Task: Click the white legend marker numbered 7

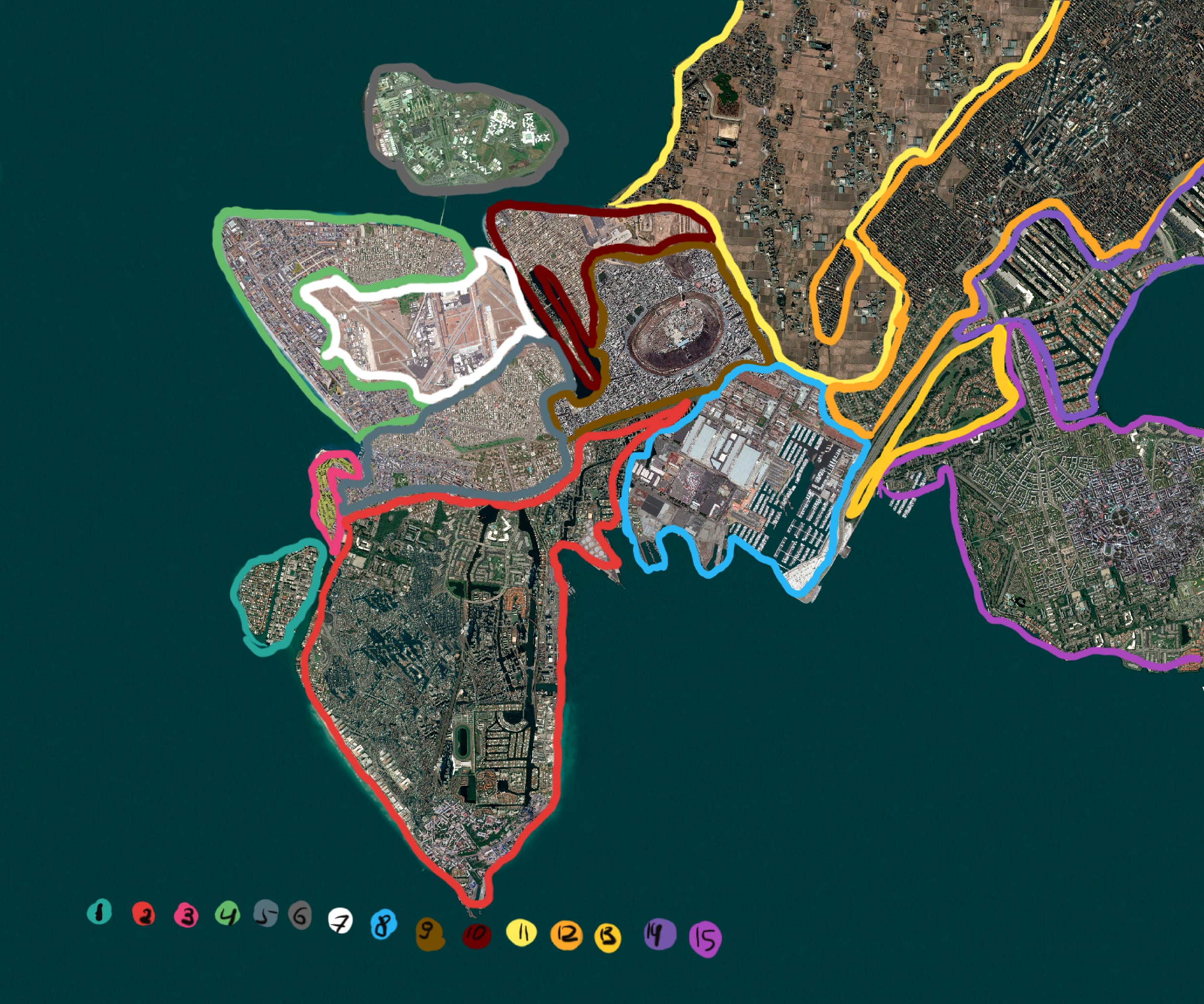Action: point(340,921)
